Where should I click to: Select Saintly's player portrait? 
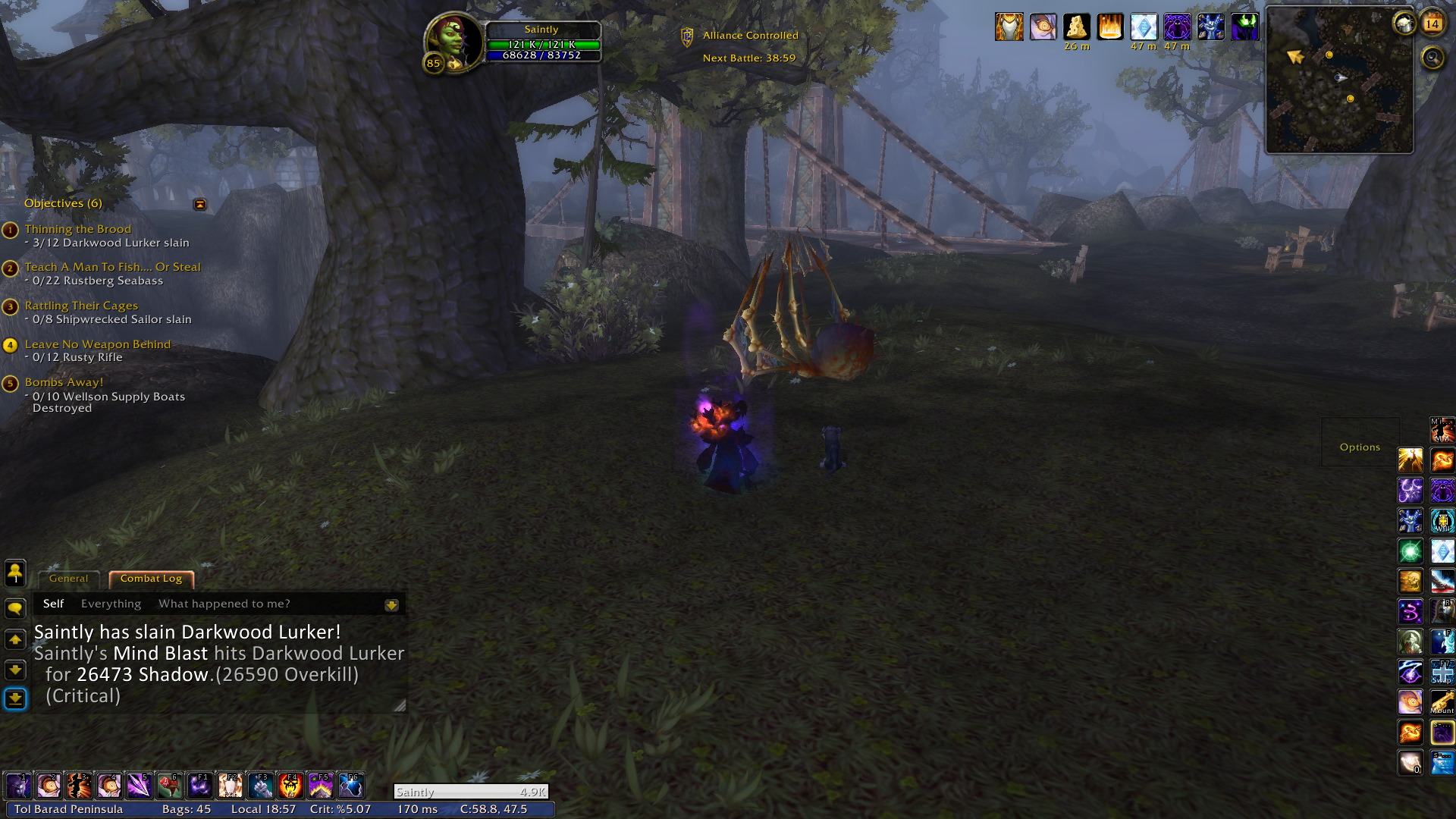(x=452, y=40)
